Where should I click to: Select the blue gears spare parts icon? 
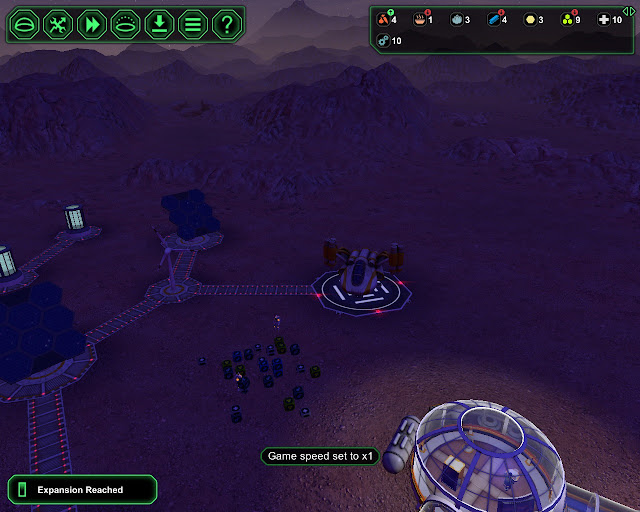[384, 41]
